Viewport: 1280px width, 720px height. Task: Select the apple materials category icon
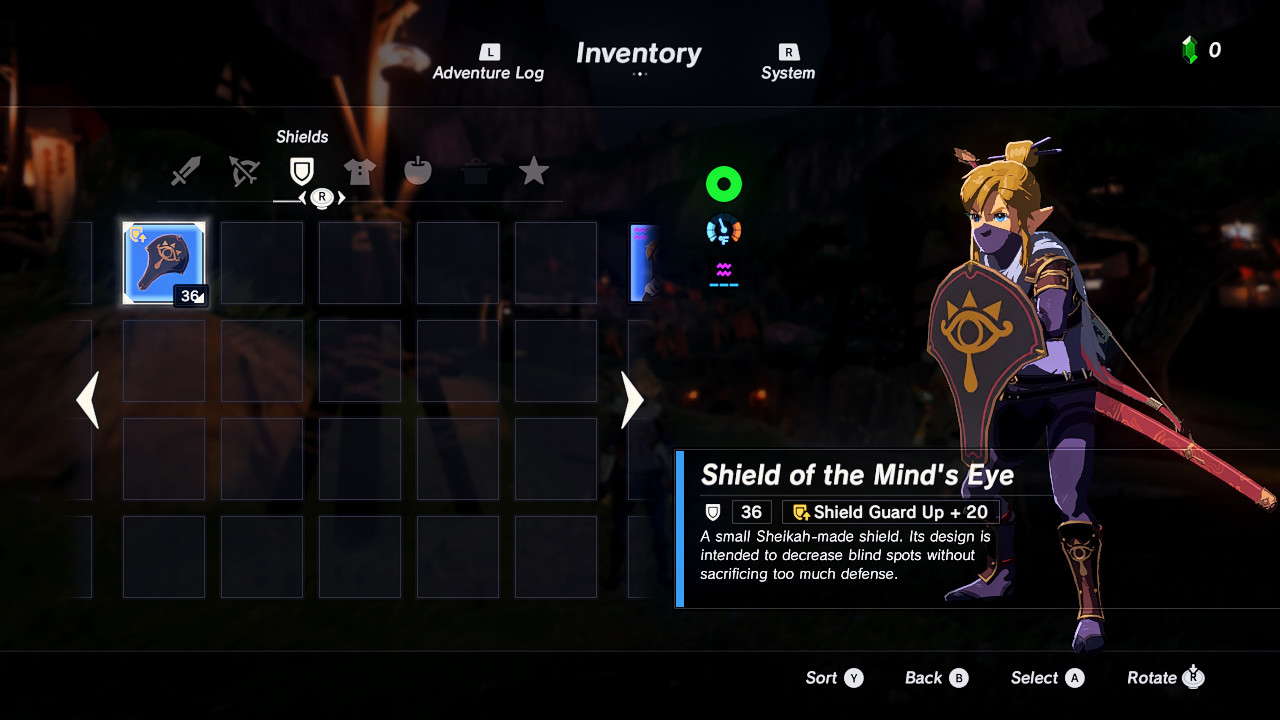point(418,170)
